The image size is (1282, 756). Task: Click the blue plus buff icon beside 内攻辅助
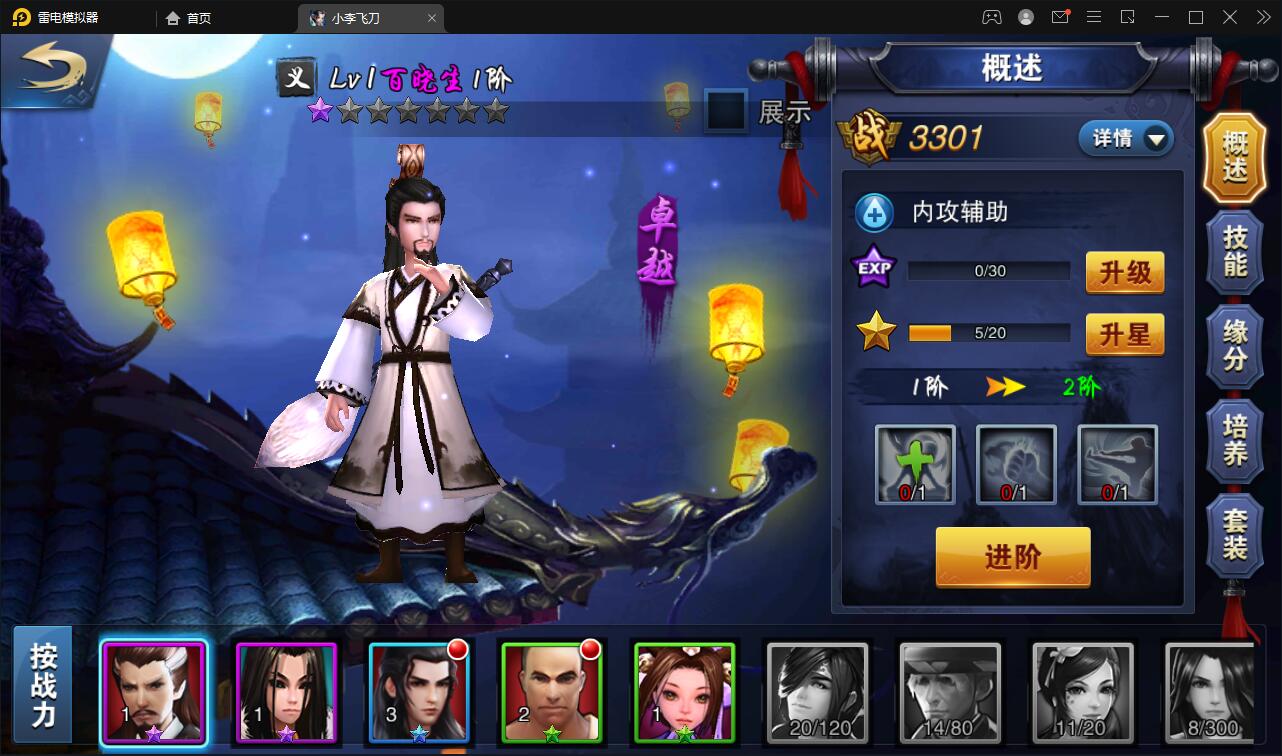point(874,212)
